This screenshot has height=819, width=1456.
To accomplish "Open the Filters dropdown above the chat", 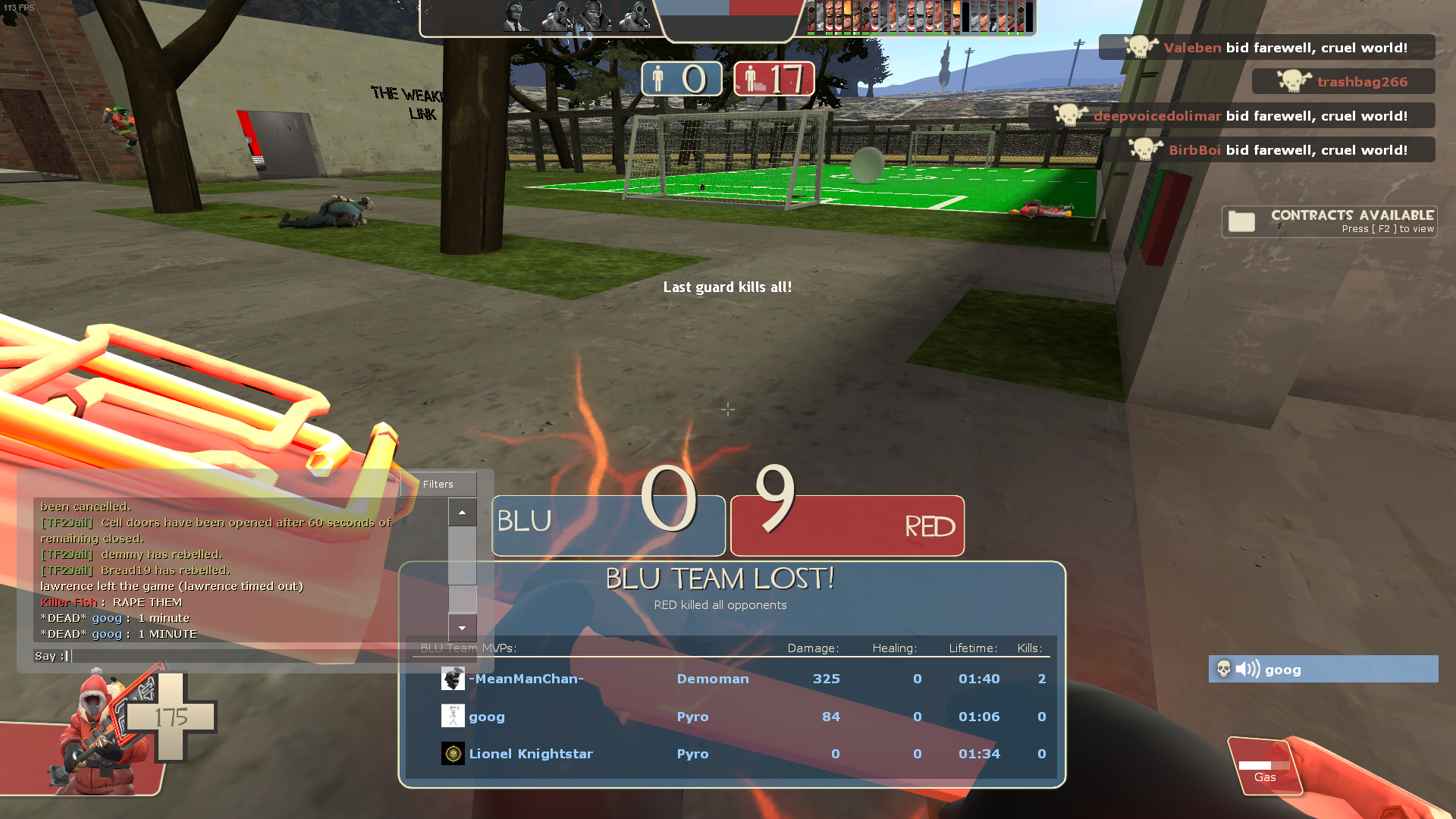I will pos(438,484).
